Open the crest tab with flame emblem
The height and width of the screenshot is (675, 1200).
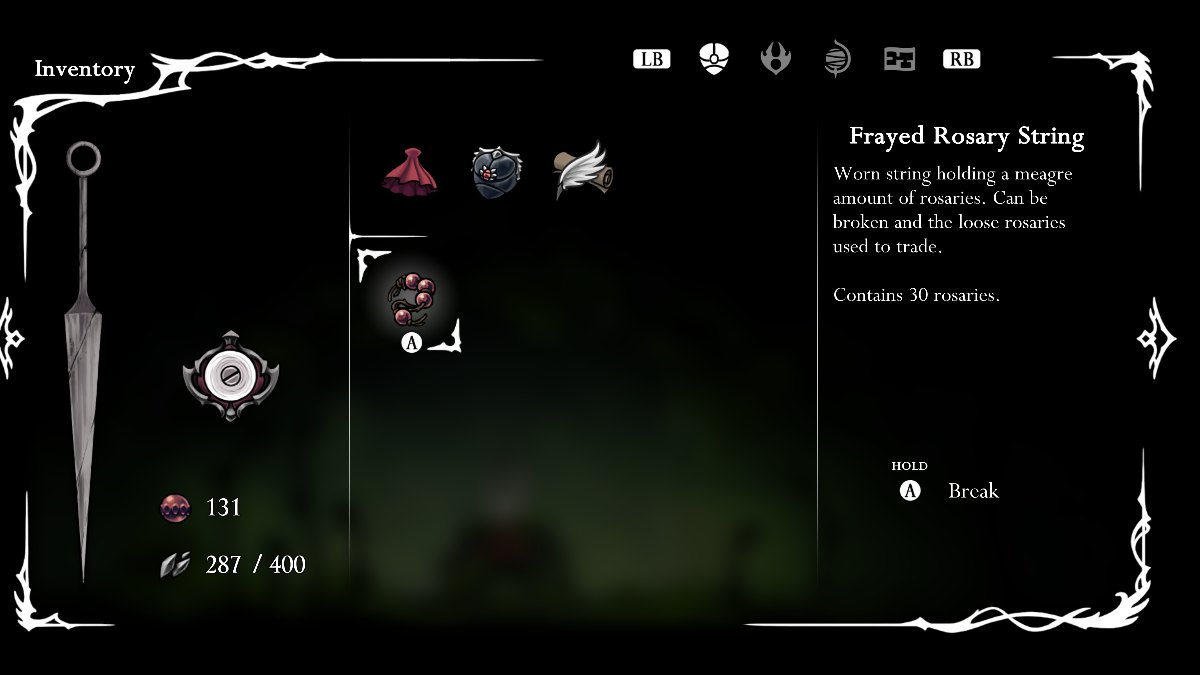pyautogui.click(x=776, y=59)
